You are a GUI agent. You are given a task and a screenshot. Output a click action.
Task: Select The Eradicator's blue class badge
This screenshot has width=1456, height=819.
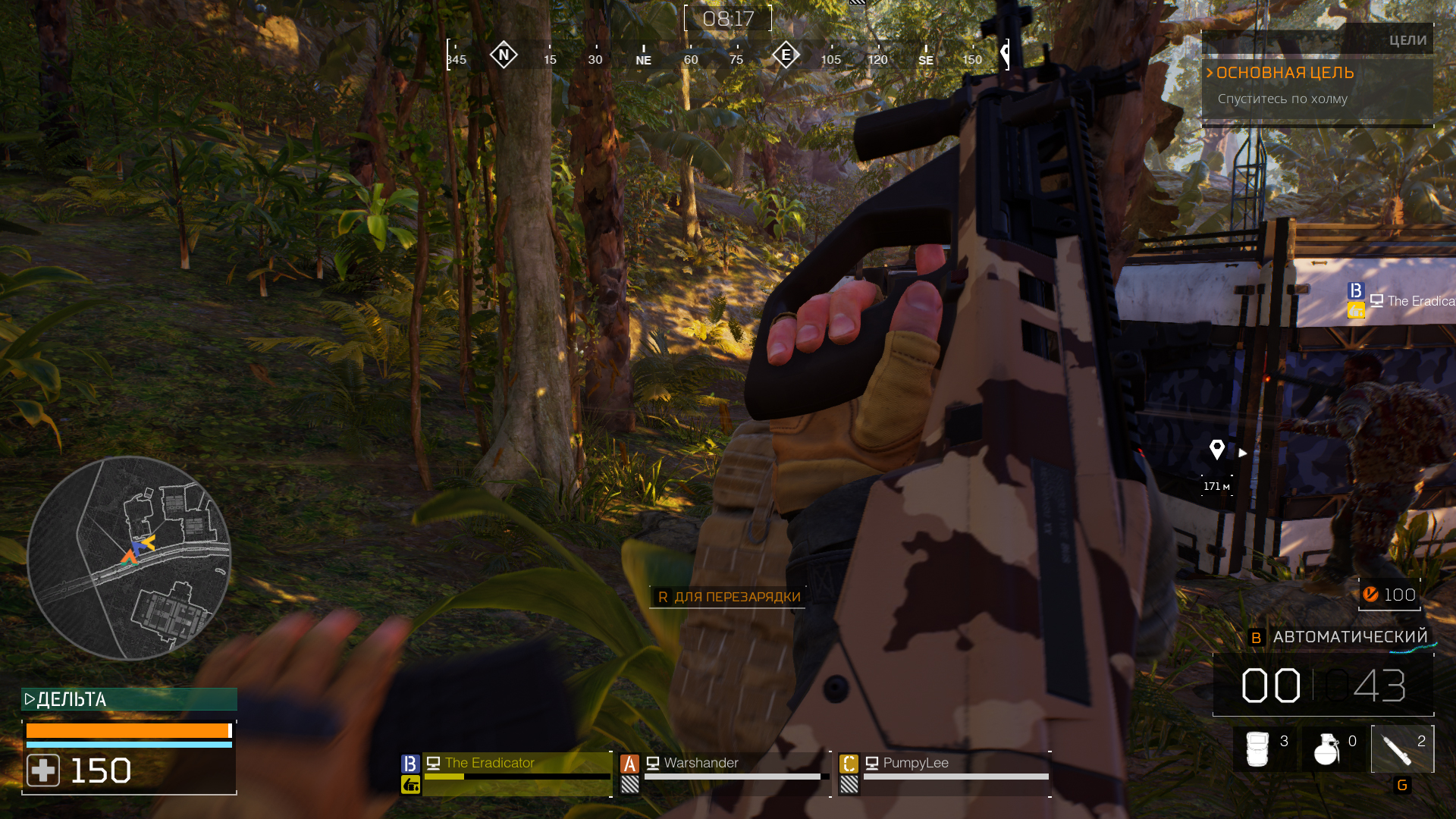[409, 762]
